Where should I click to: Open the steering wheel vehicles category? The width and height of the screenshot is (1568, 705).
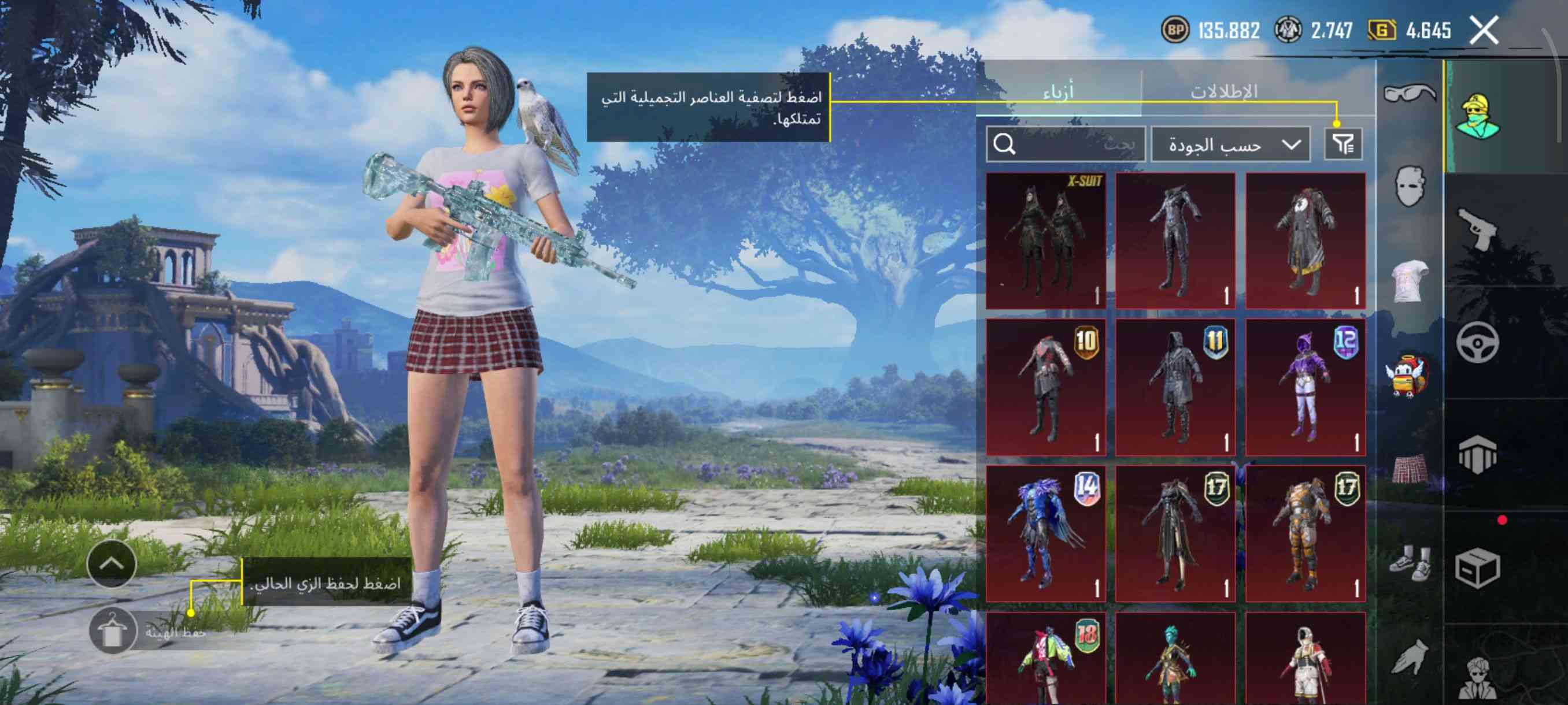click(1477, 343)
